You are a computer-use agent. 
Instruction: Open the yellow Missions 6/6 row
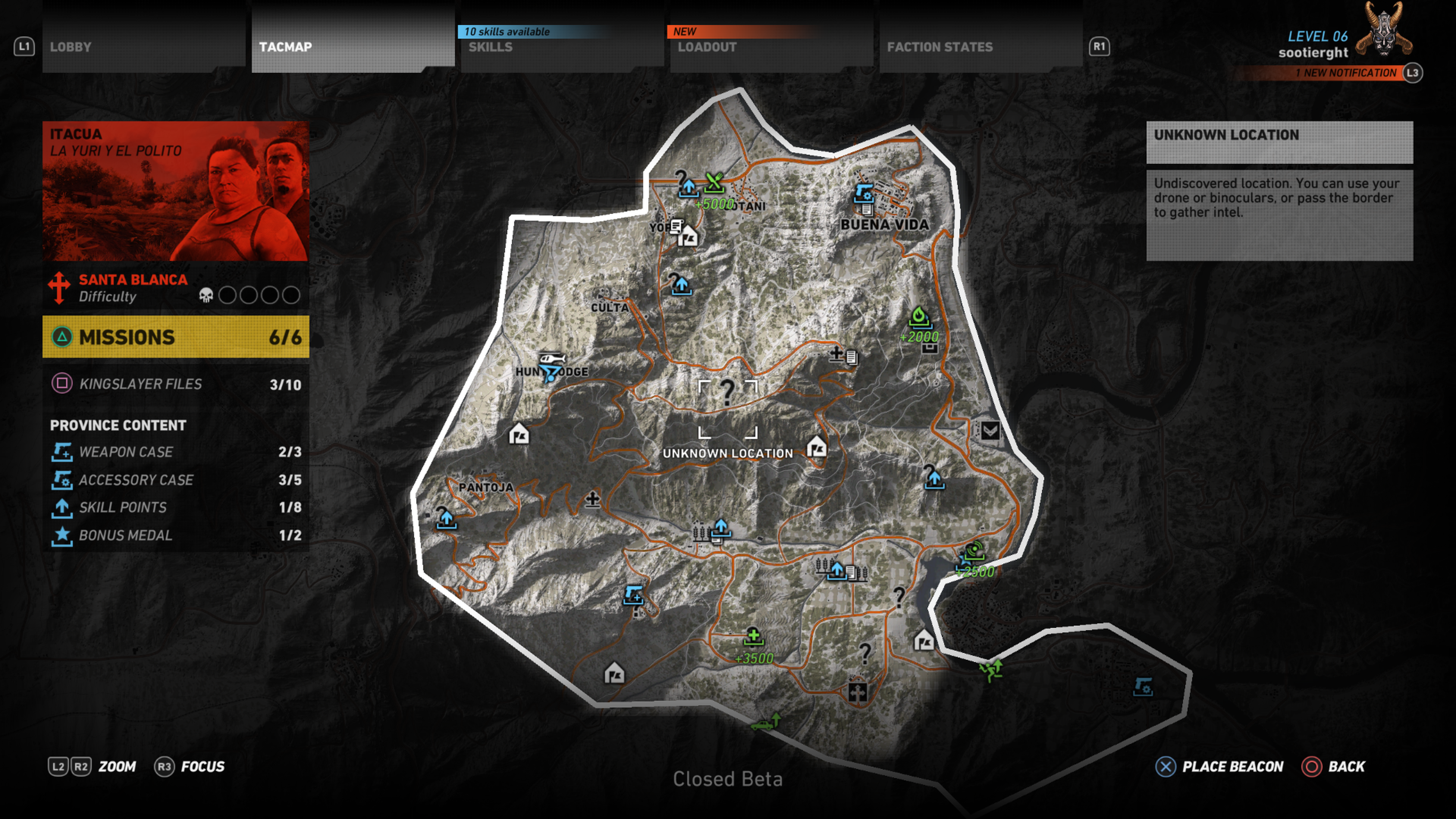(x=175, y=337)
